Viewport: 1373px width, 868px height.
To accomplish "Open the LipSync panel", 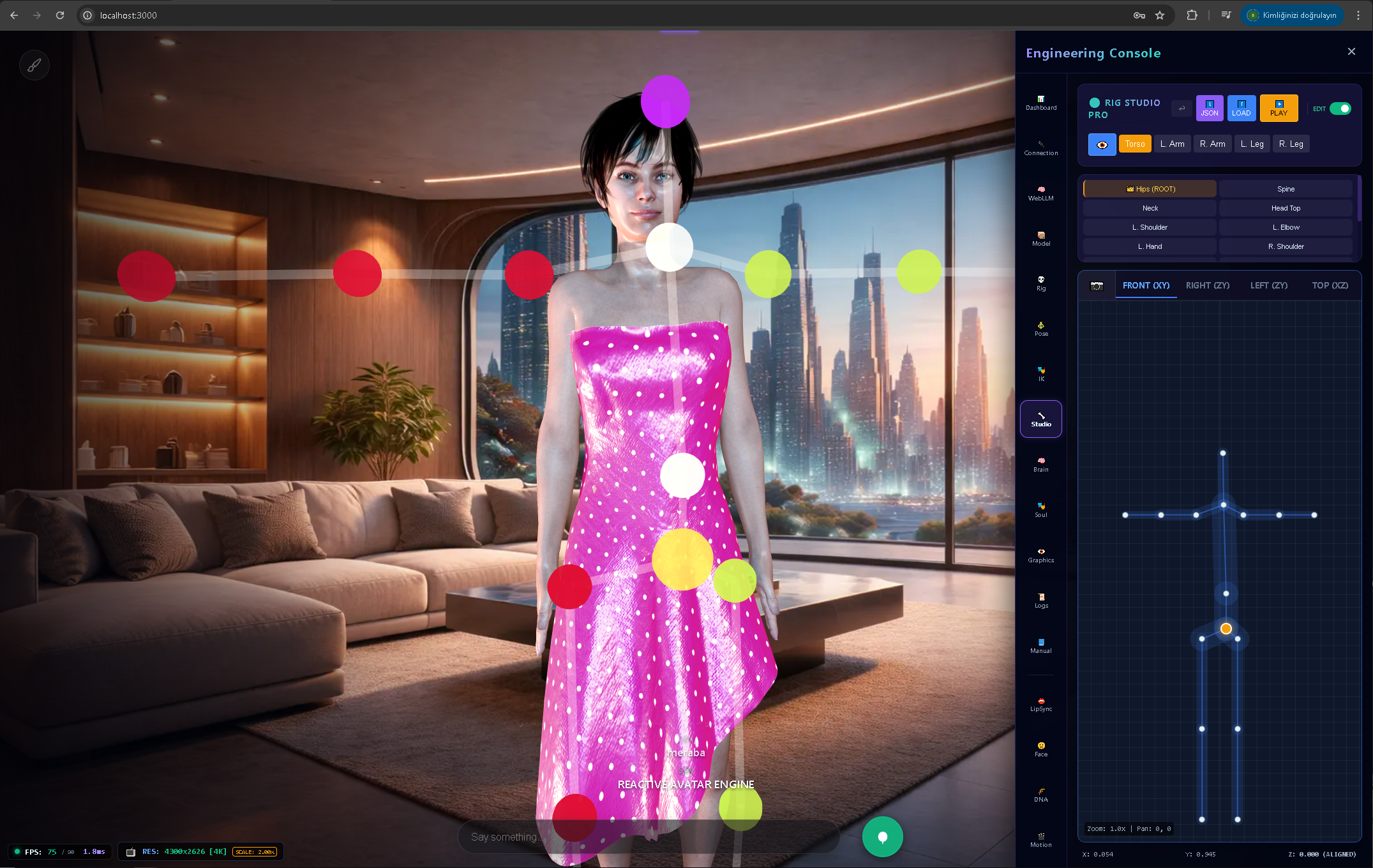I will (1041, 703).
